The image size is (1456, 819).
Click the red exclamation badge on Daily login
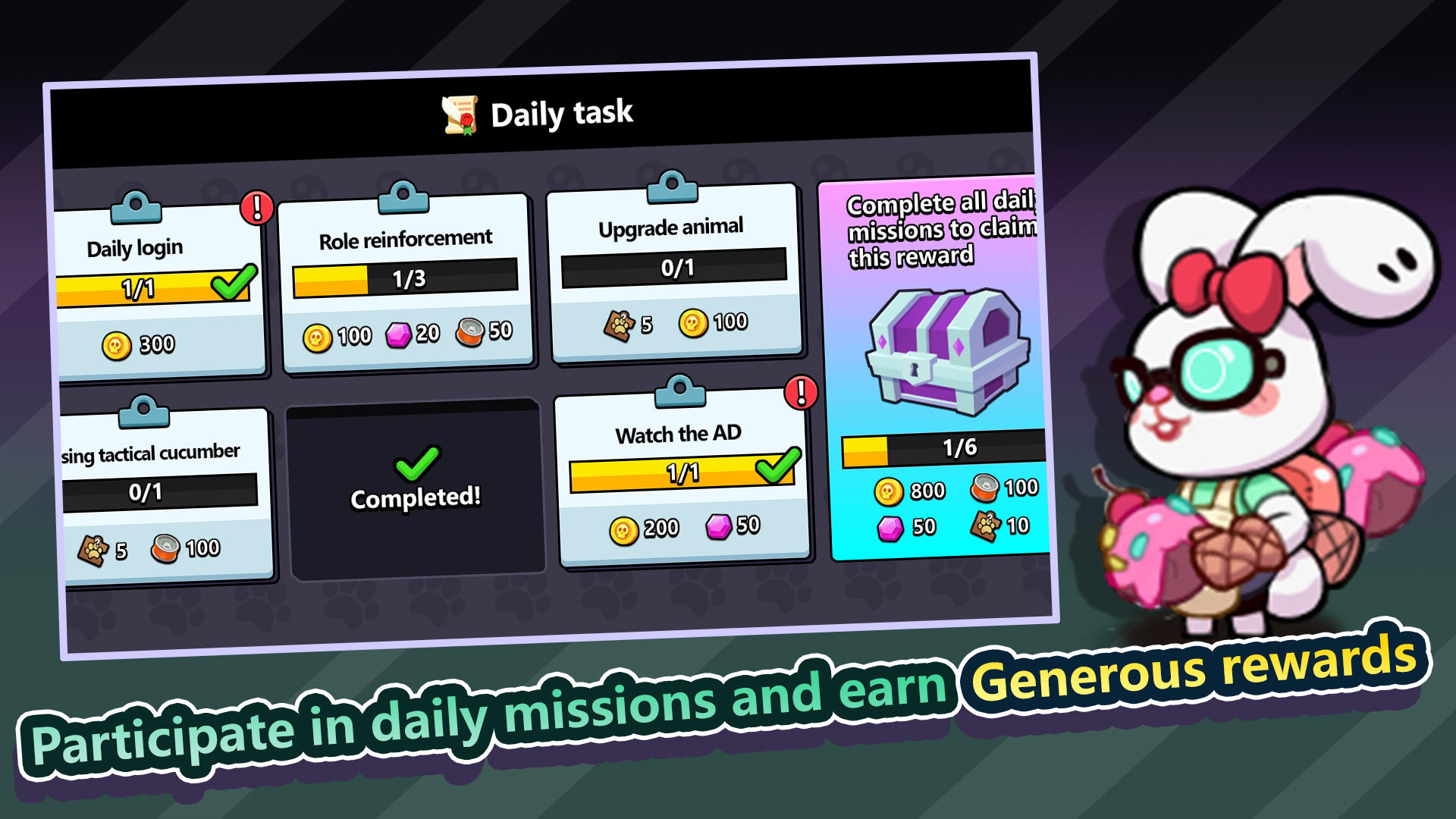256,208
